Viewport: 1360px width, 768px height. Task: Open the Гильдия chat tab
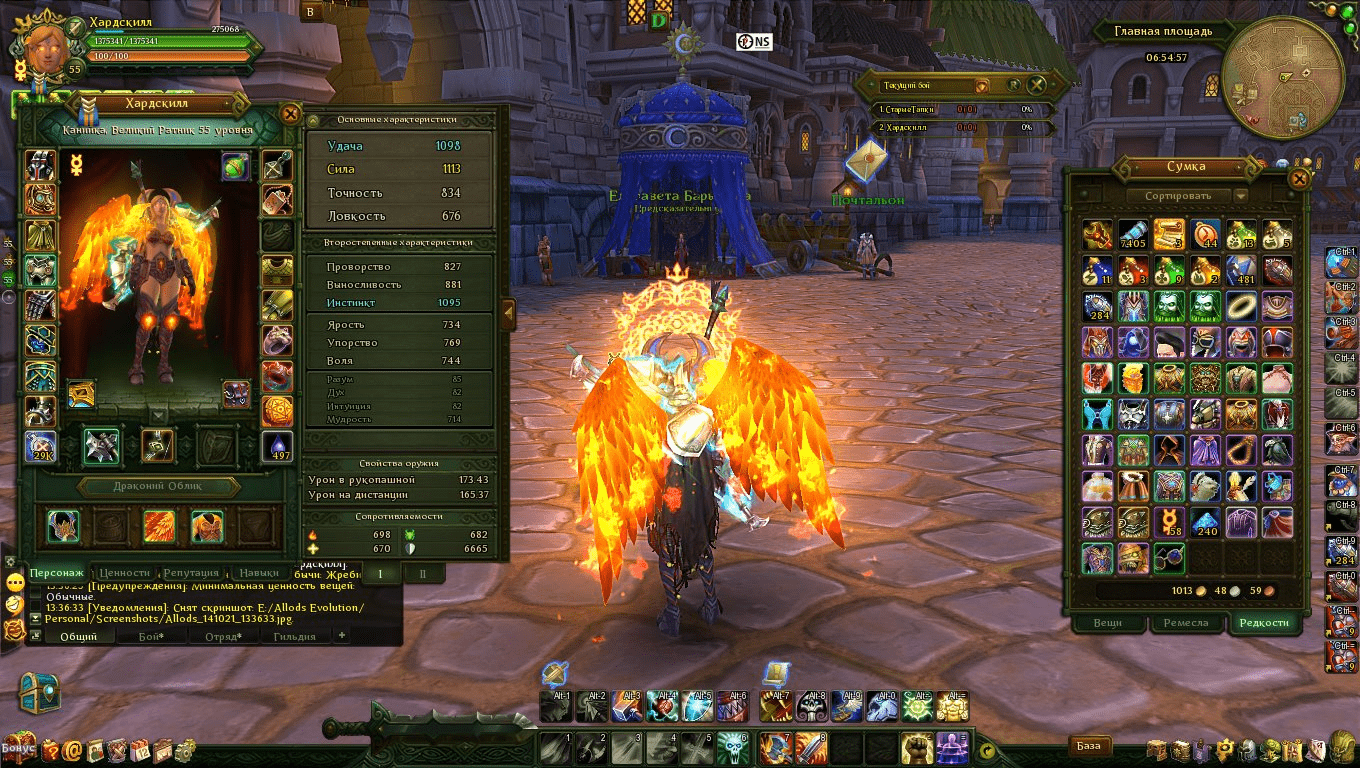pos(294,636)
